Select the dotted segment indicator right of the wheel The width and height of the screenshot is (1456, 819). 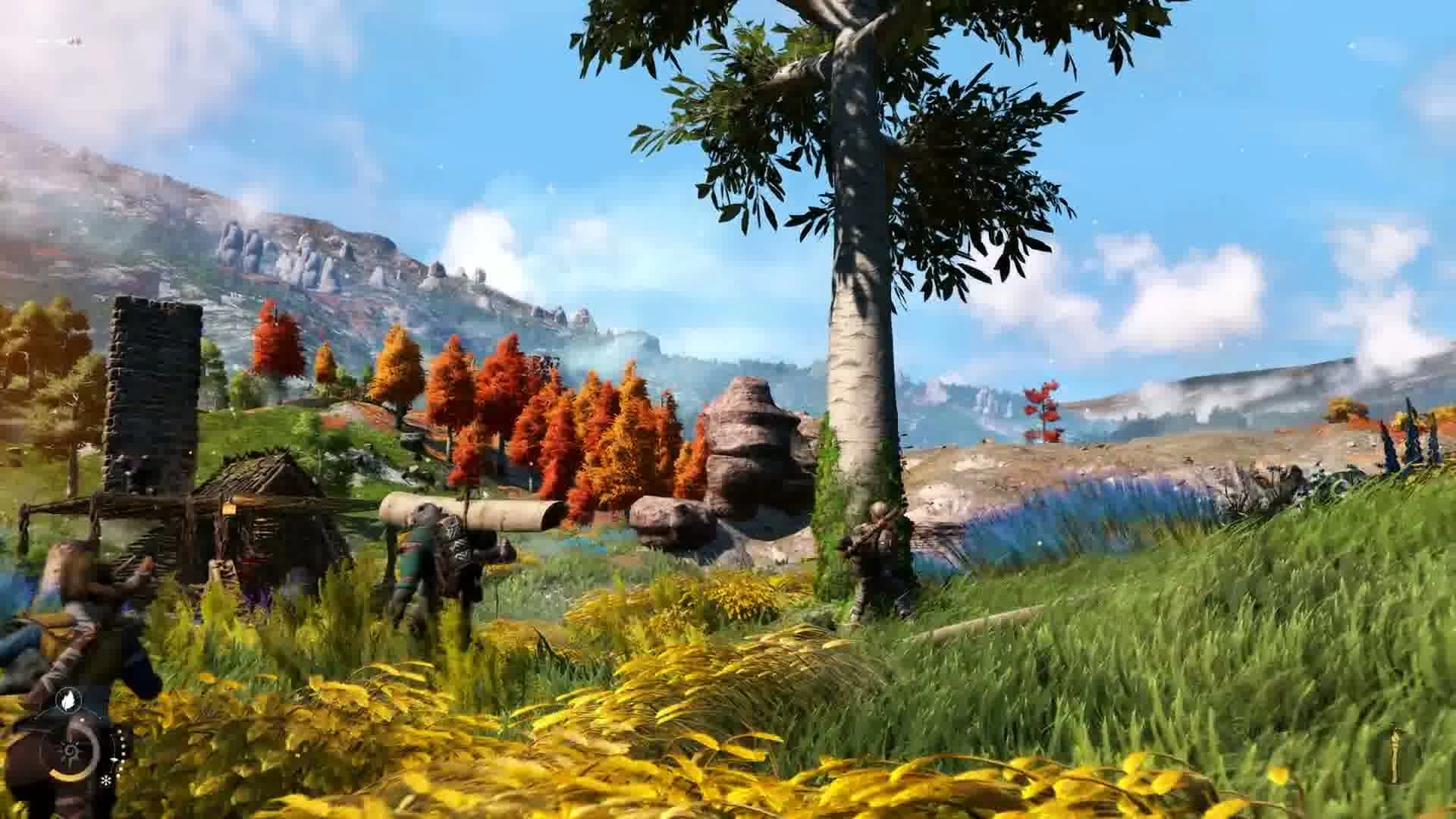(x=122, y=746)
